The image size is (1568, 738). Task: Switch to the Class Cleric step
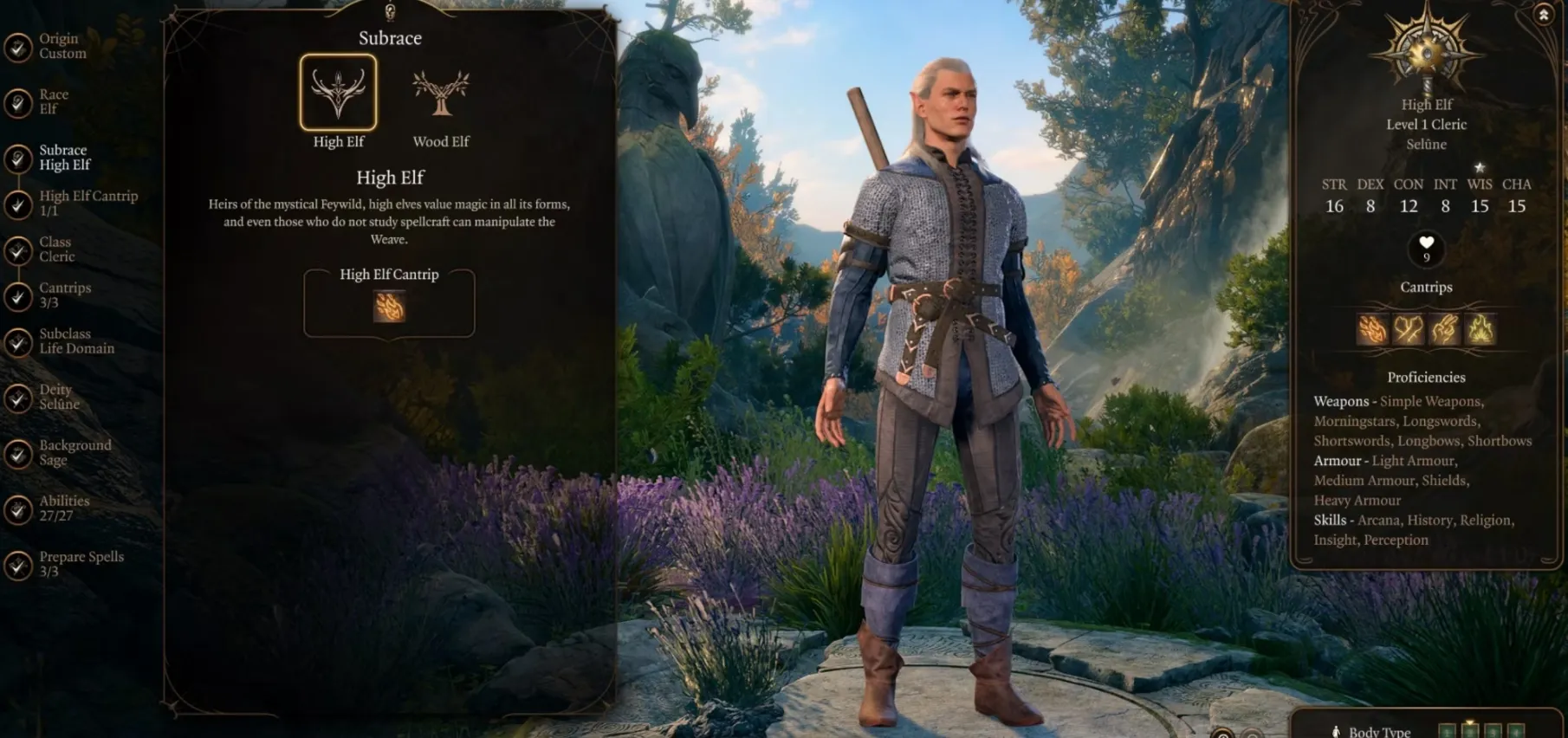[x=56, y=249]
